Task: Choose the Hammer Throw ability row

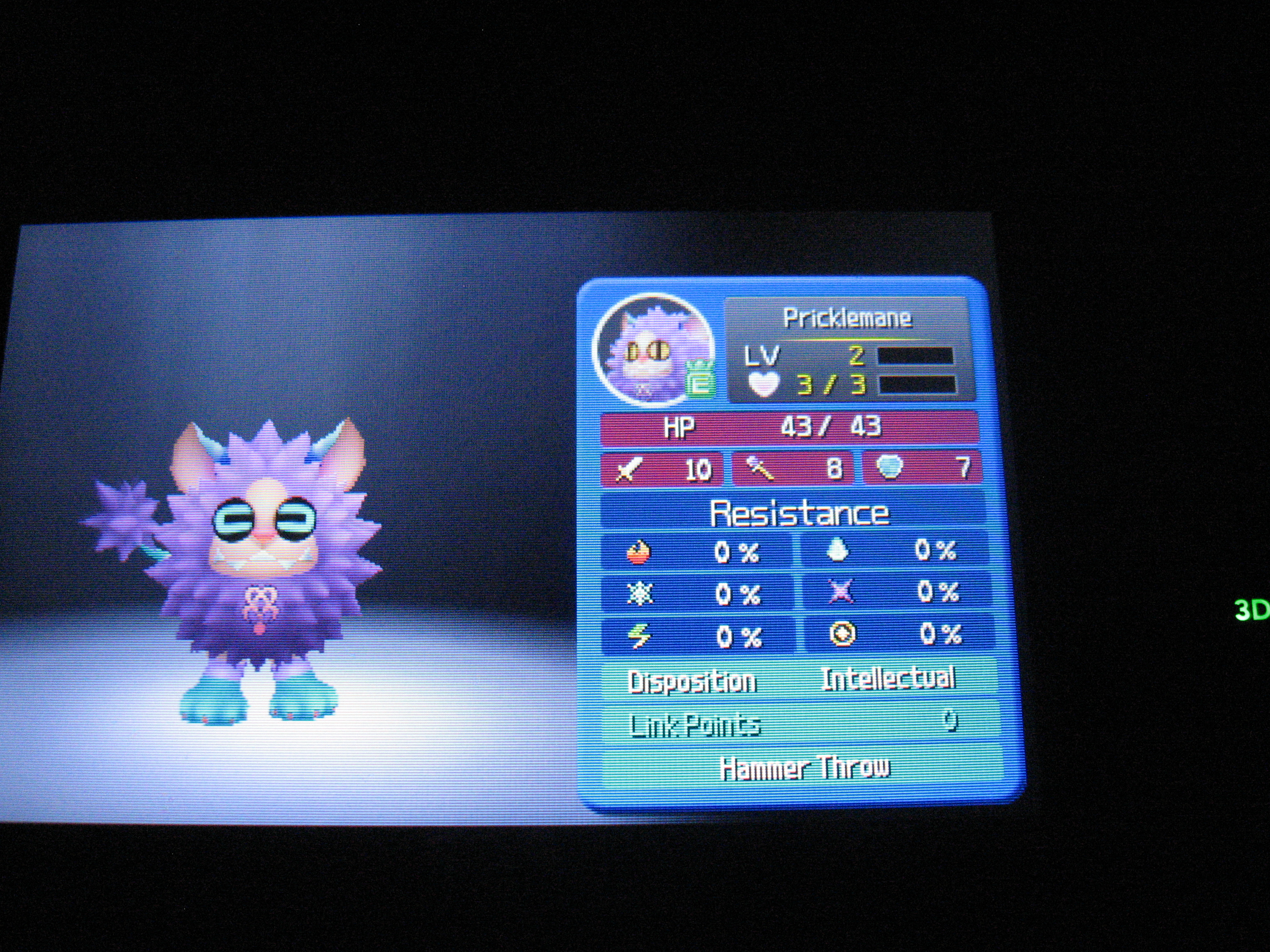Action: [x=804, y=768]
